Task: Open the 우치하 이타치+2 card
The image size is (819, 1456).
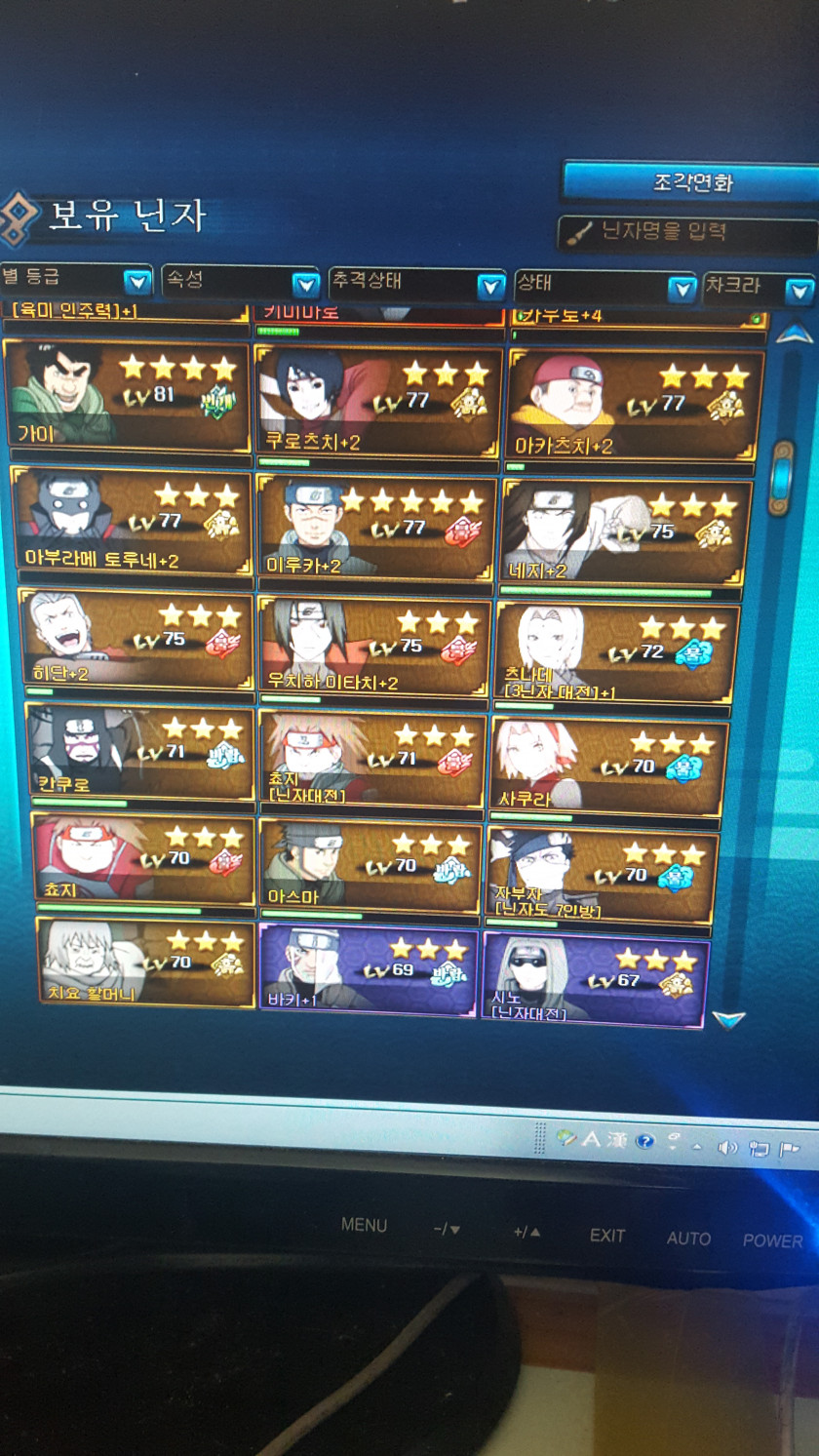Action: point(373,645)
